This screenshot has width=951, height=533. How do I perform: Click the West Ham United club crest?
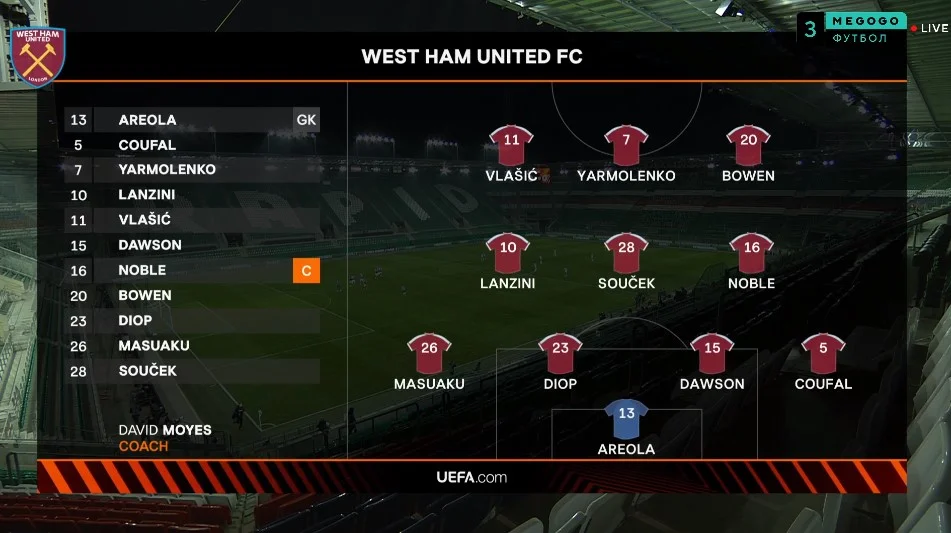(38, 55)
